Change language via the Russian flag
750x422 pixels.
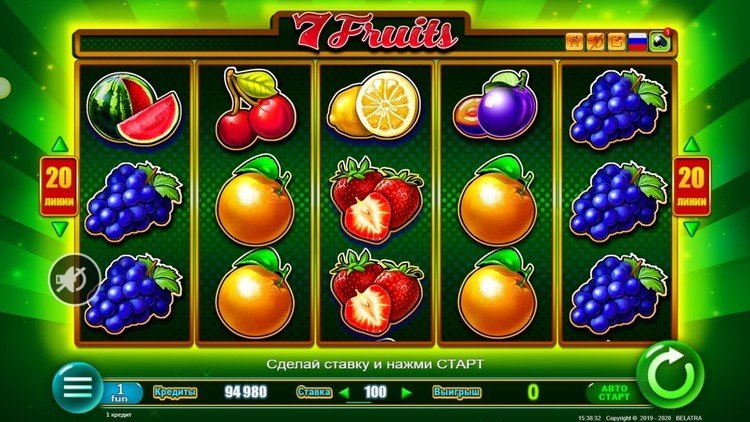(637, 42)
